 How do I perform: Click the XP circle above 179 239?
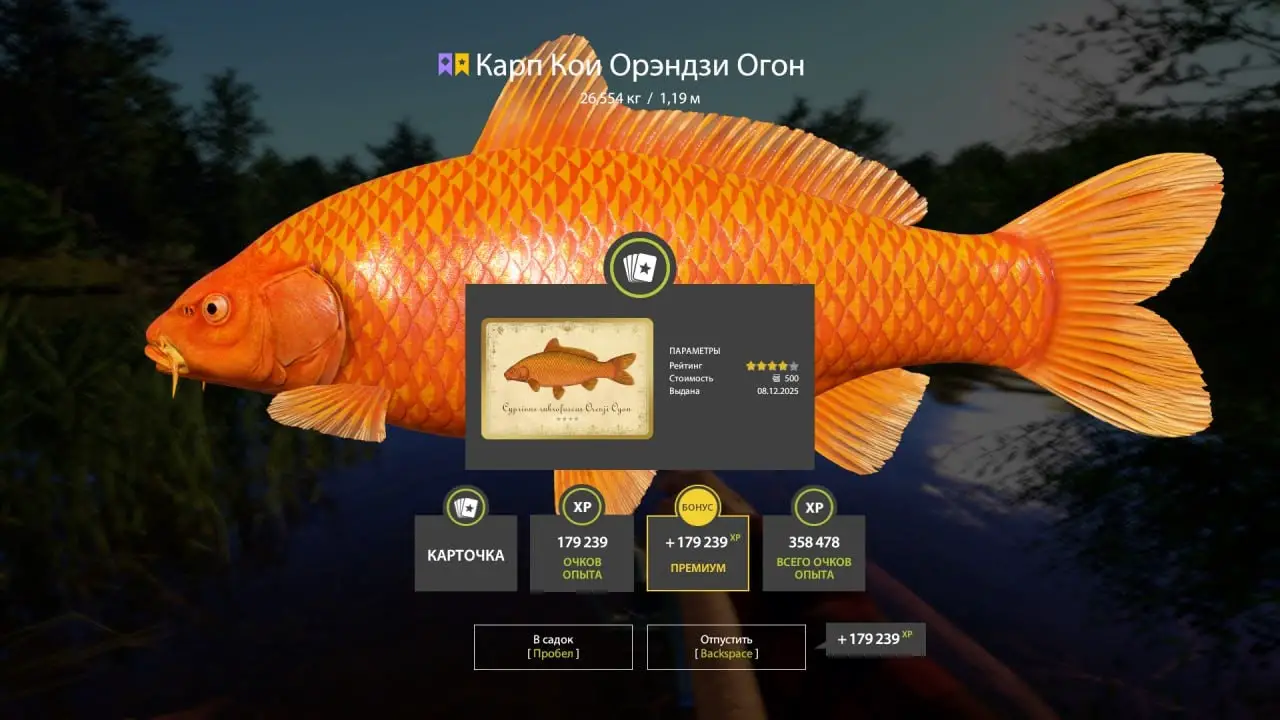coord(581,508)
